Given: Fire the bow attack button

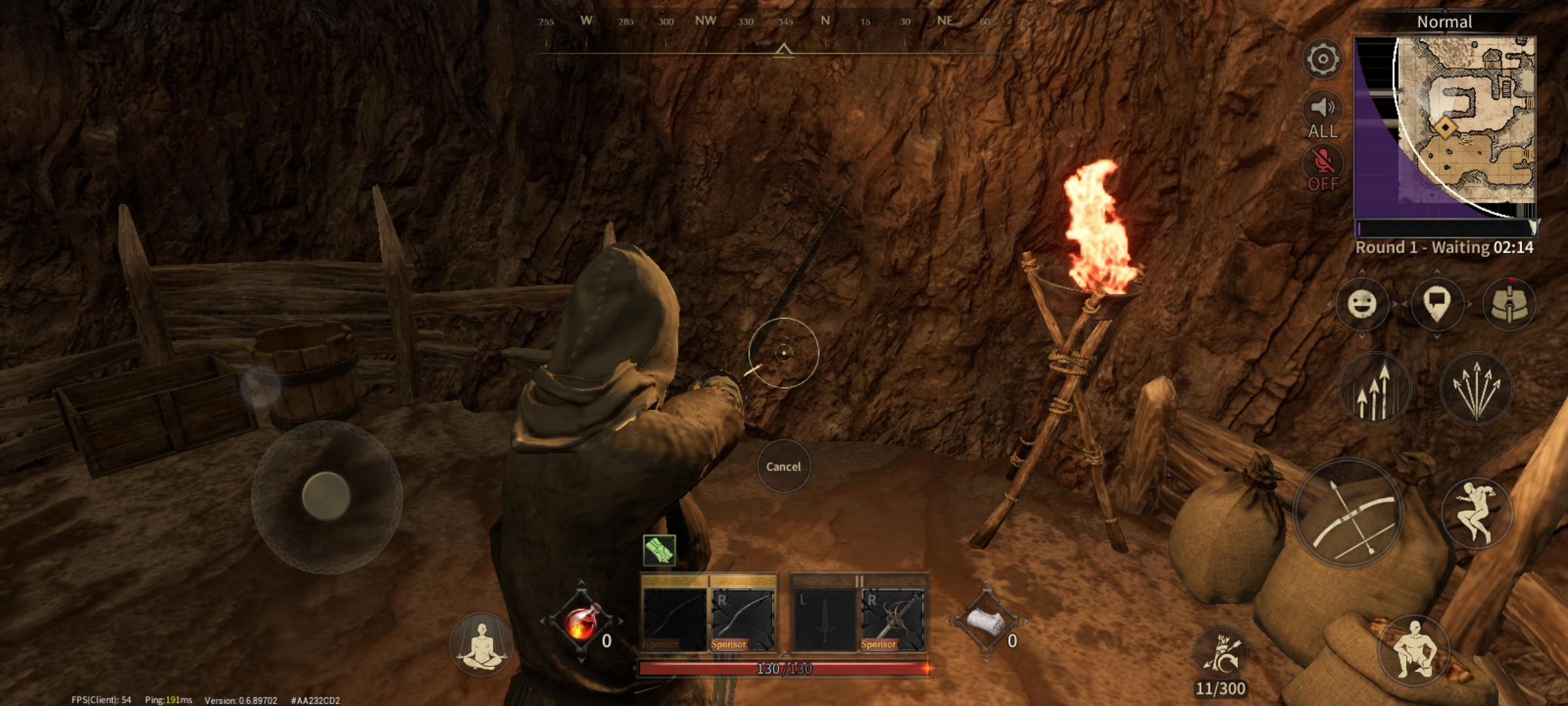Looking at the screenshot, I should [1349, 513].
